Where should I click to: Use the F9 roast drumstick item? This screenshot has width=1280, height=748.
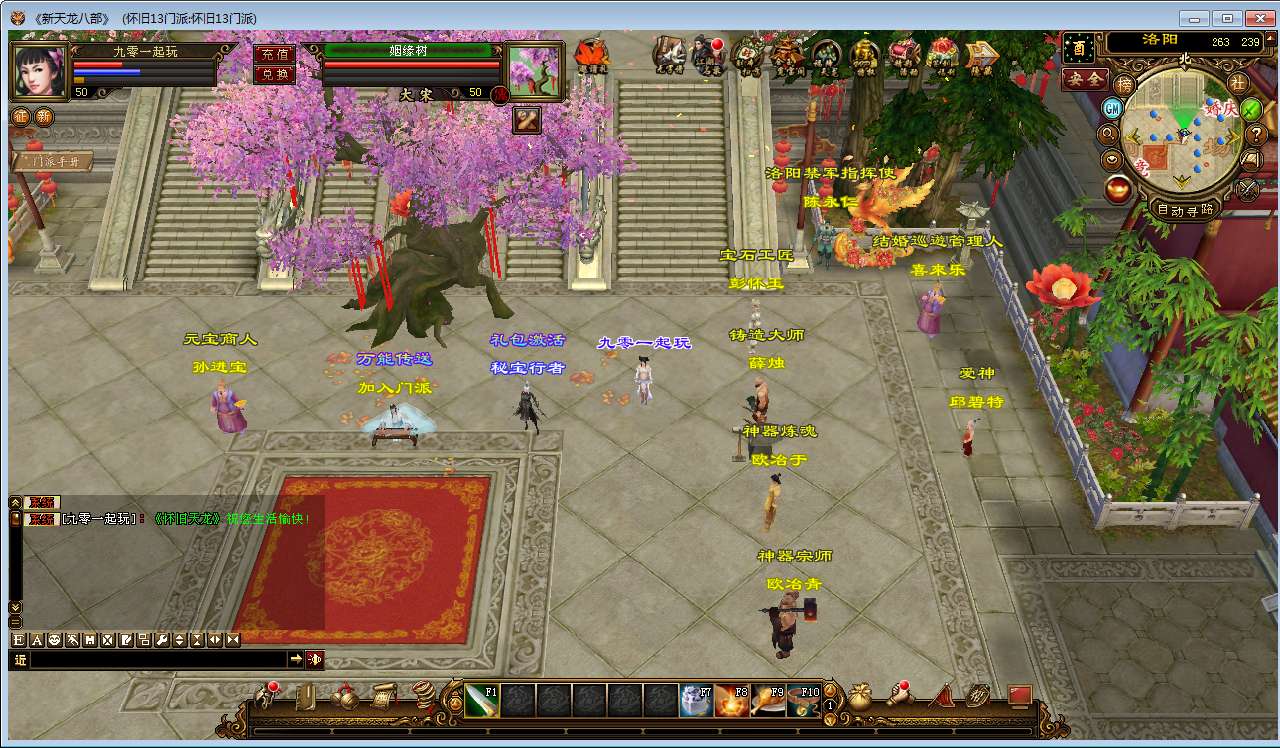pos(767,700)
